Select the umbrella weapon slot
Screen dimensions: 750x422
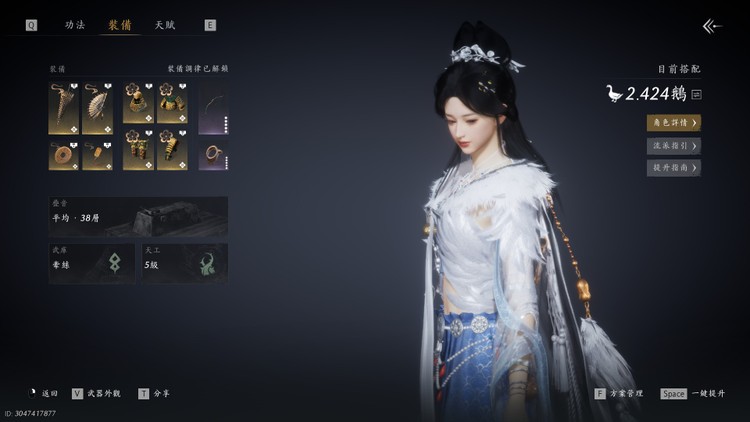[x=64, y=108]
